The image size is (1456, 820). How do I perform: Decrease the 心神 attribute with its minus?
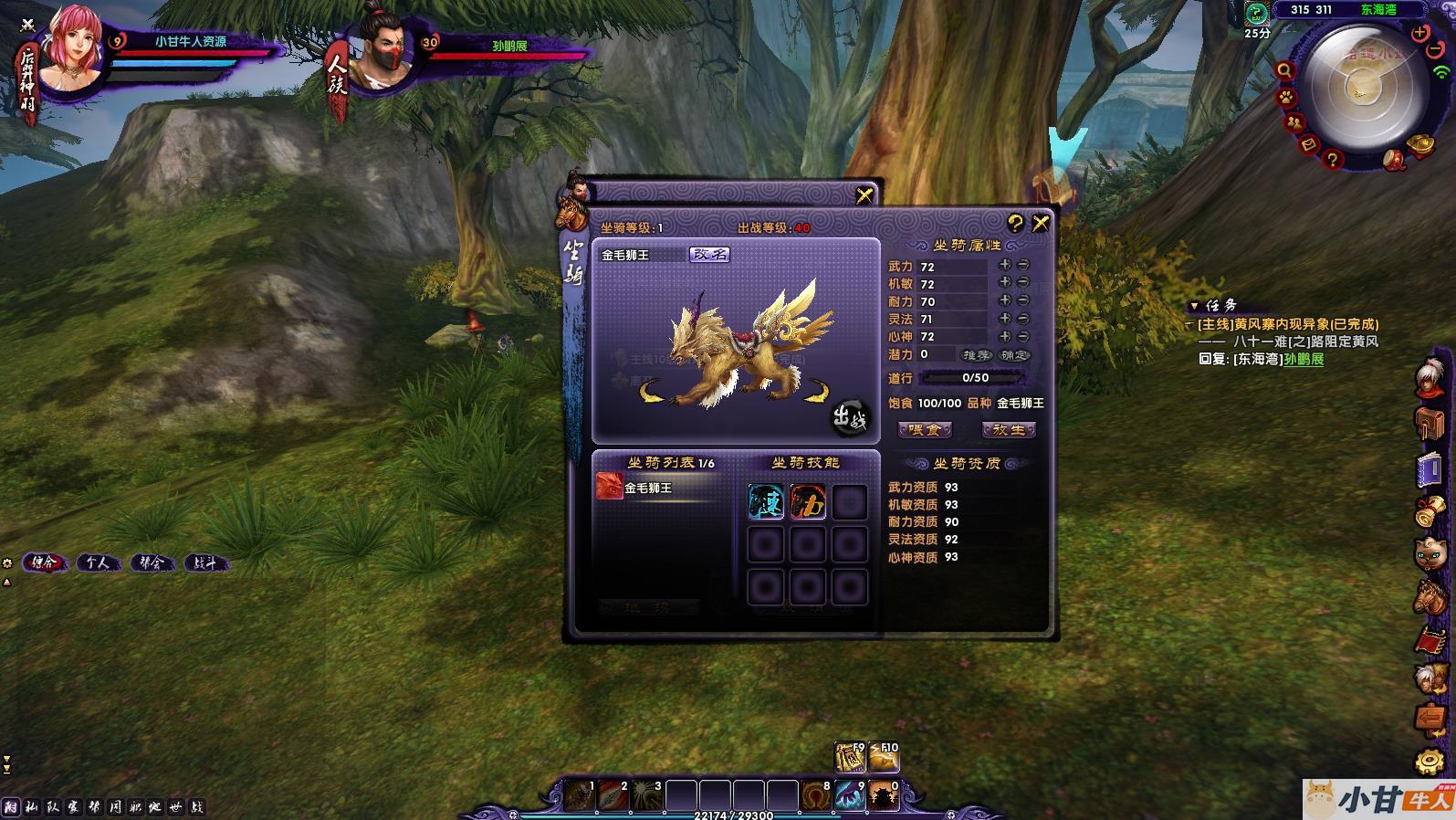tap(1023, 336)
